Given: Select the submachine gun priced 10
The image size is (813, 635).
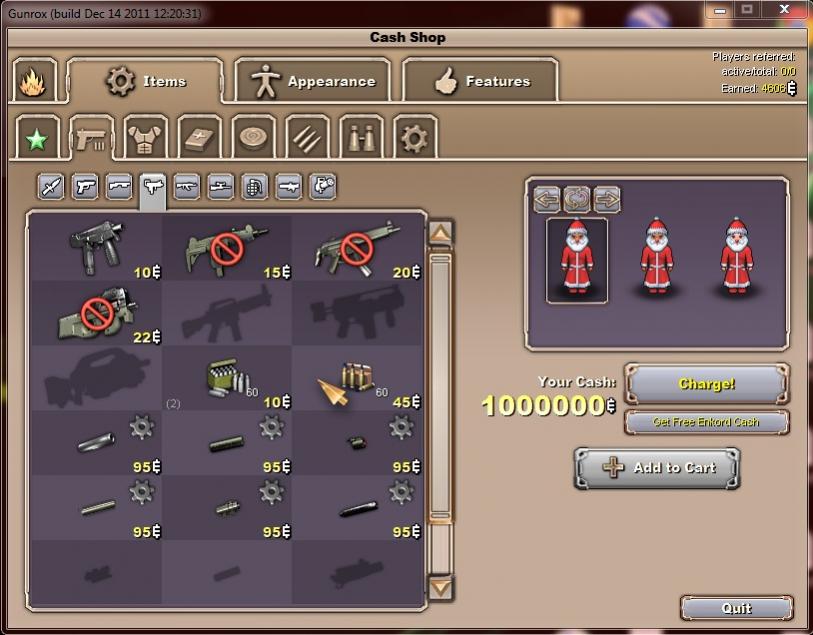Looking at the screenshot, I should (96, 249).
